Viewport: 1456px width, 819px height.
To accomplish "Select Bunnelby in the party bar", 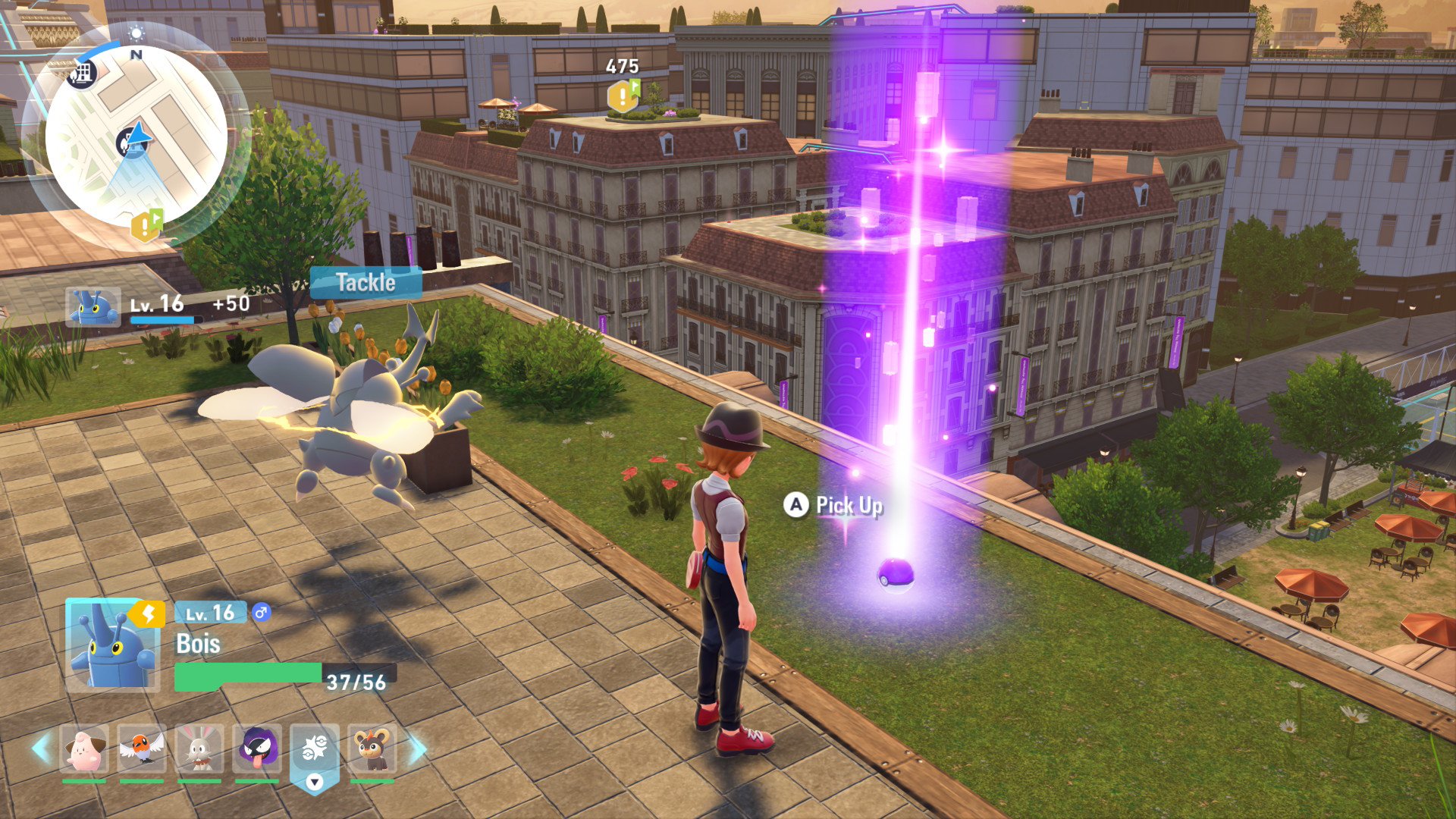I will pos(199,748).
